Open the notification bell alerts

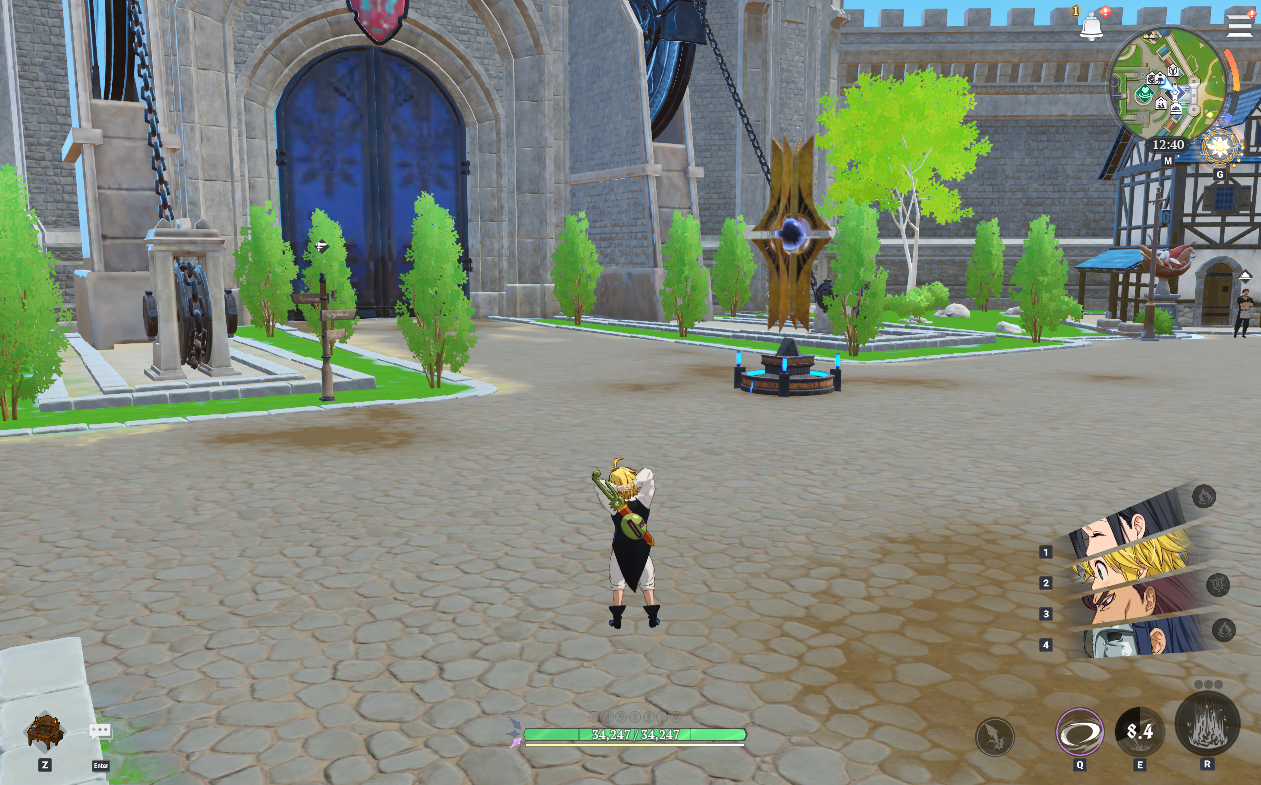tap(1090, 27)
